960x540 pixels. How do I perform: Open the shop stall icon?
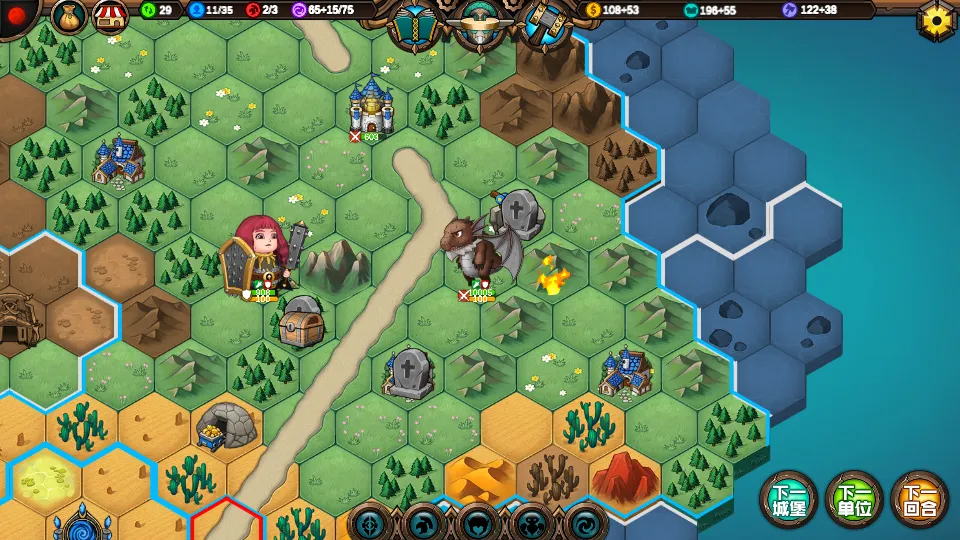pos(111,16)
